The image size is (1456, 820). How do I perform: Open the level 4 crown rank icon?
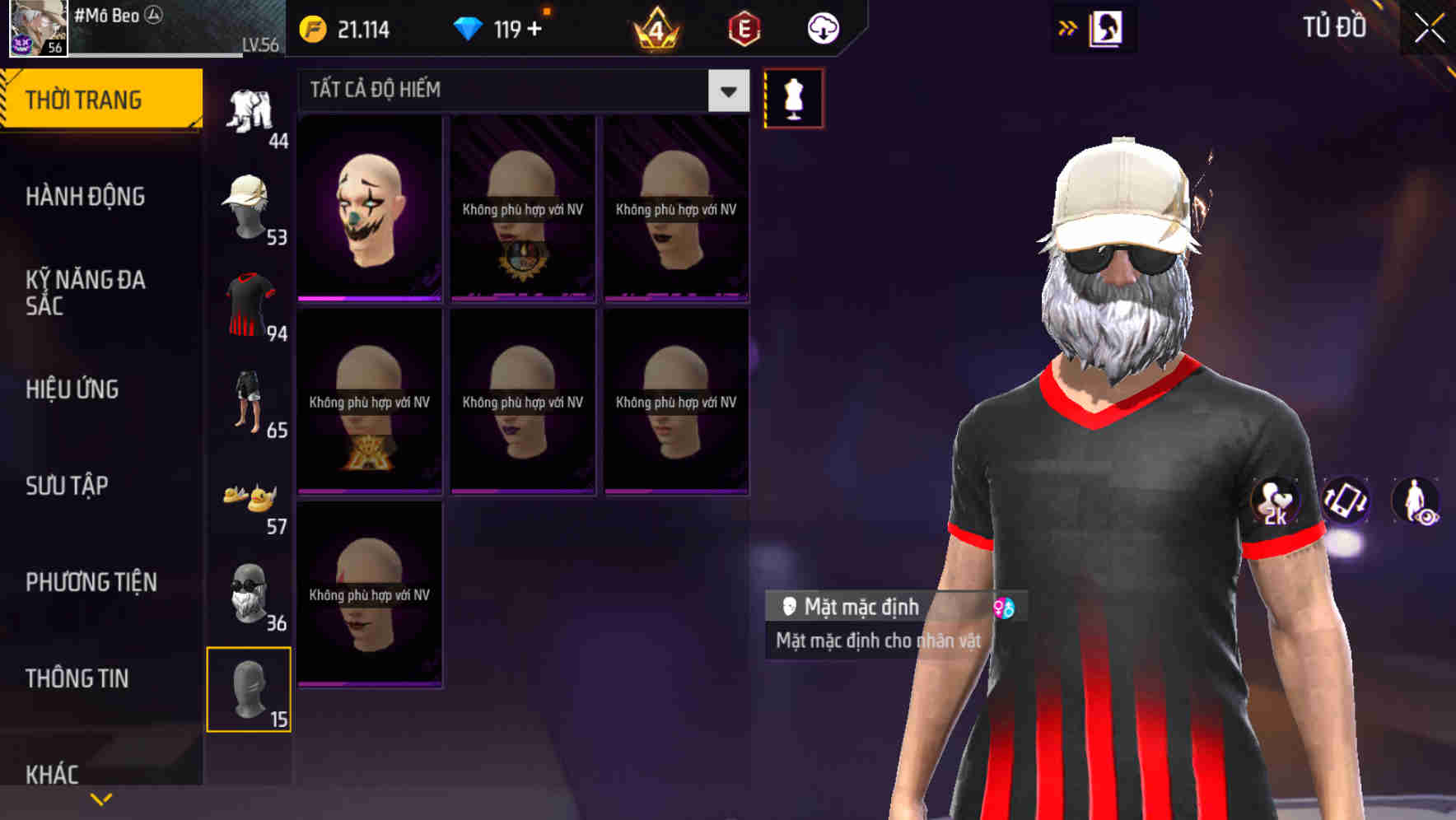tap(655, 29)
